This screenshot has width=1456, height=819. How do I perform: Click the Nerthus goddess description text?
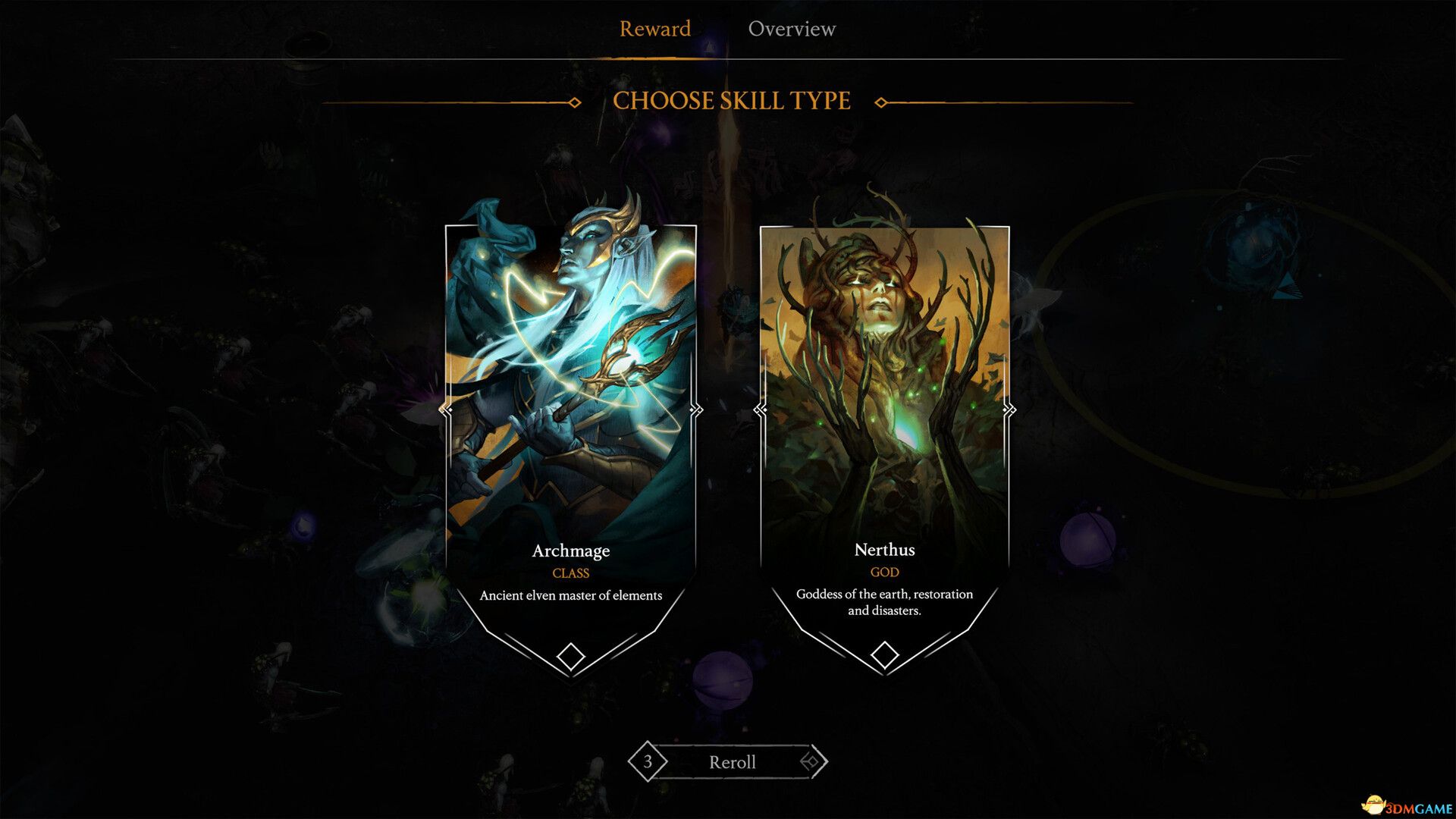(885, 601)
